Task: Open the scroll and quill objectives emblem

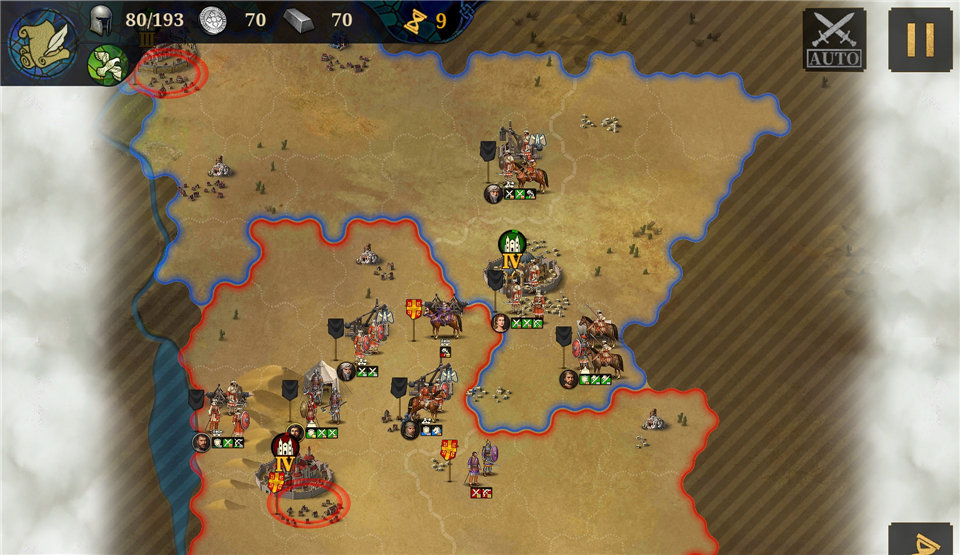Action: (x=42, y=43)
